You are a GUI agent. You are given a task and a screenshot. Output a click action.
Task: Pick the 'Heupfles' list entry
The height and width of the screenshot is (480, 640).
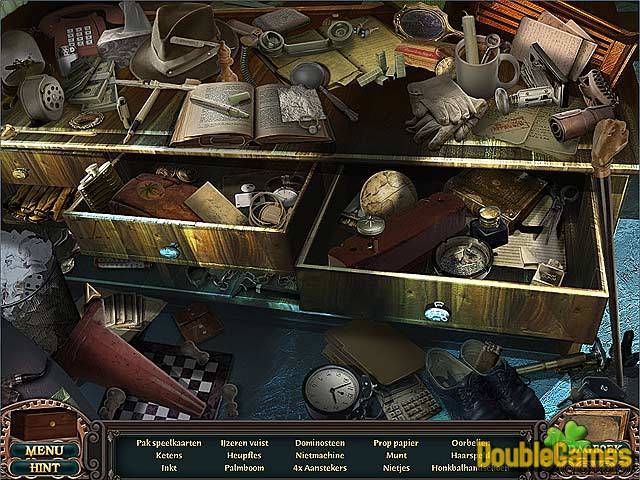246,453
